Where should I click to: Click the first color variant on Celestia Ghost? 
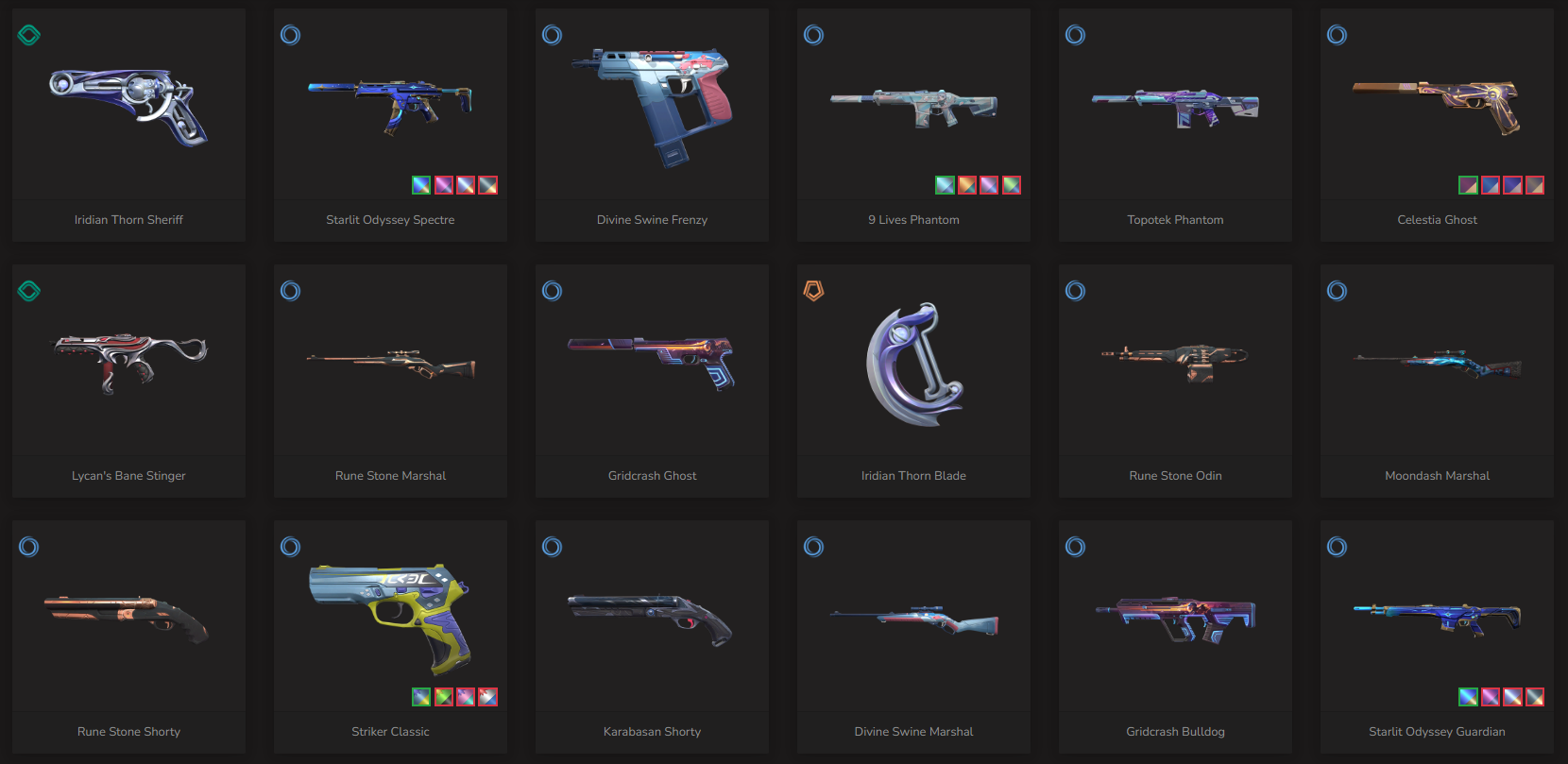click(1468, 185)
